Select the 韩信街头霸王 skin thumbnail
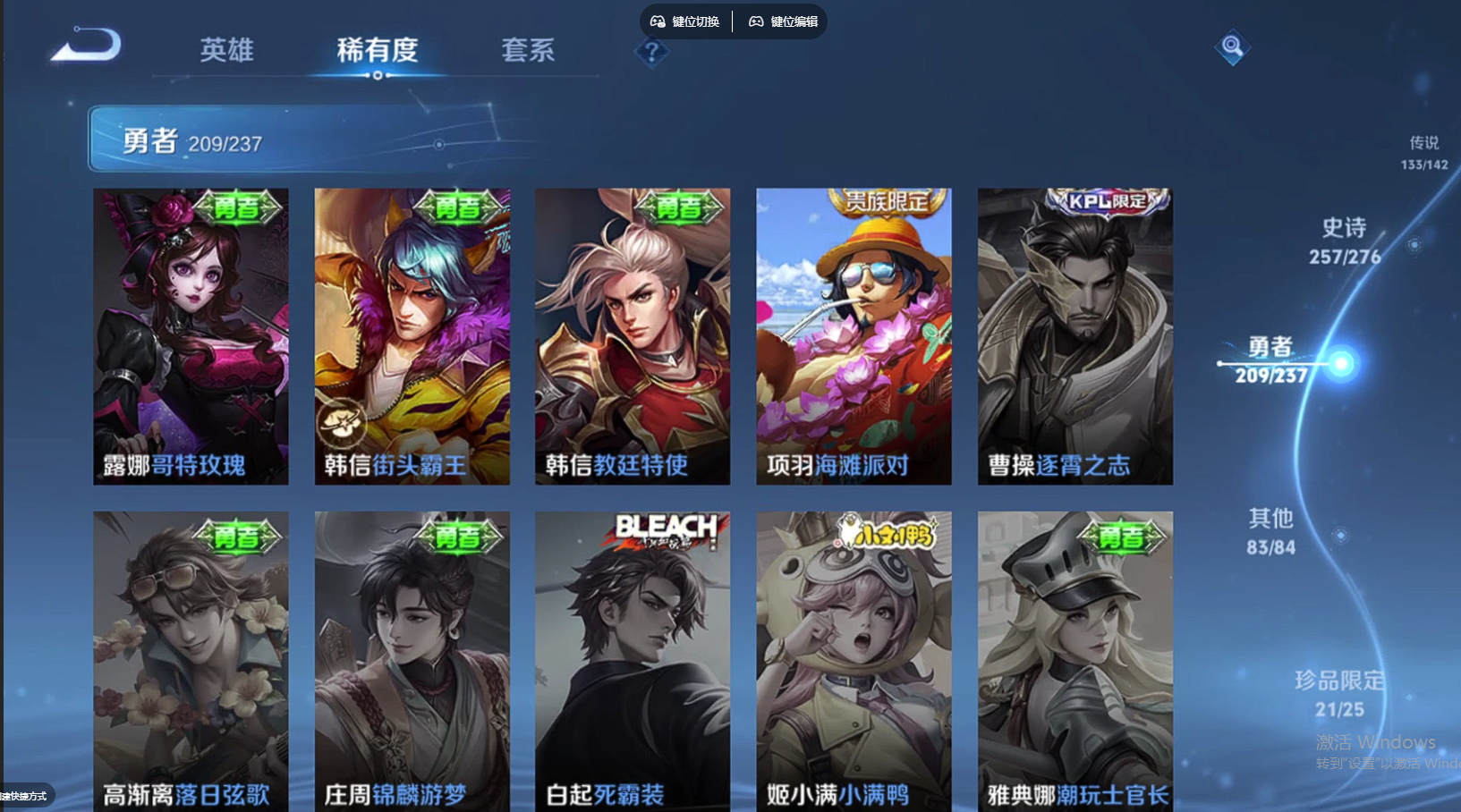The height and width of the screenshot is (812, 1461). click(x=412, y=335)
